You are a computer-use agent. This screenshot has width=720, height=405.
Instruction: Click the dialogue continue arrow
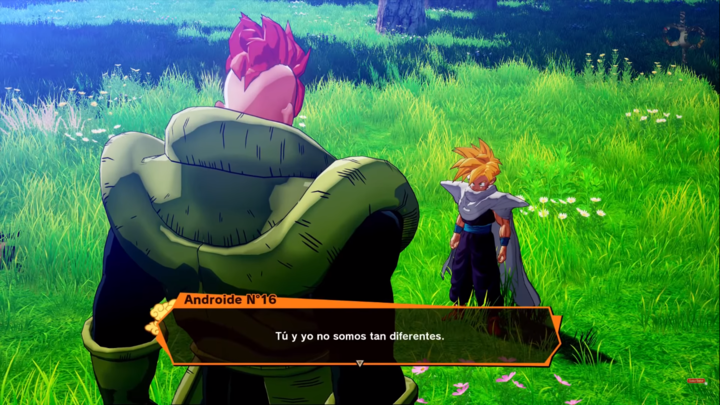pyautogui.click(x=359, y=362)
